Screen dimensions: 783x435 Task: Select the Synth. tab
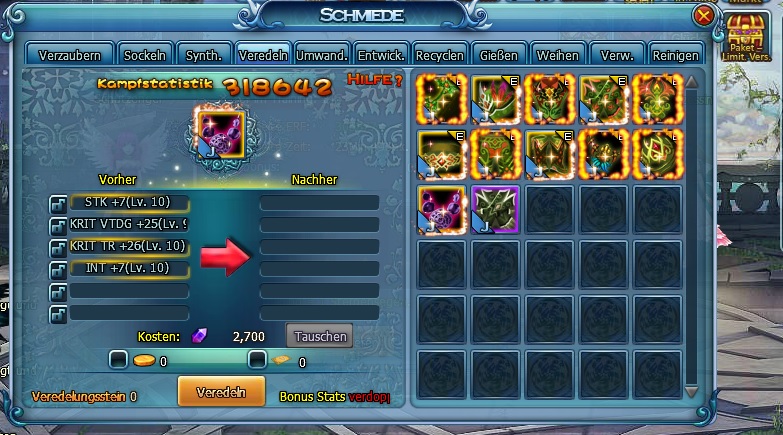[205, 55]
